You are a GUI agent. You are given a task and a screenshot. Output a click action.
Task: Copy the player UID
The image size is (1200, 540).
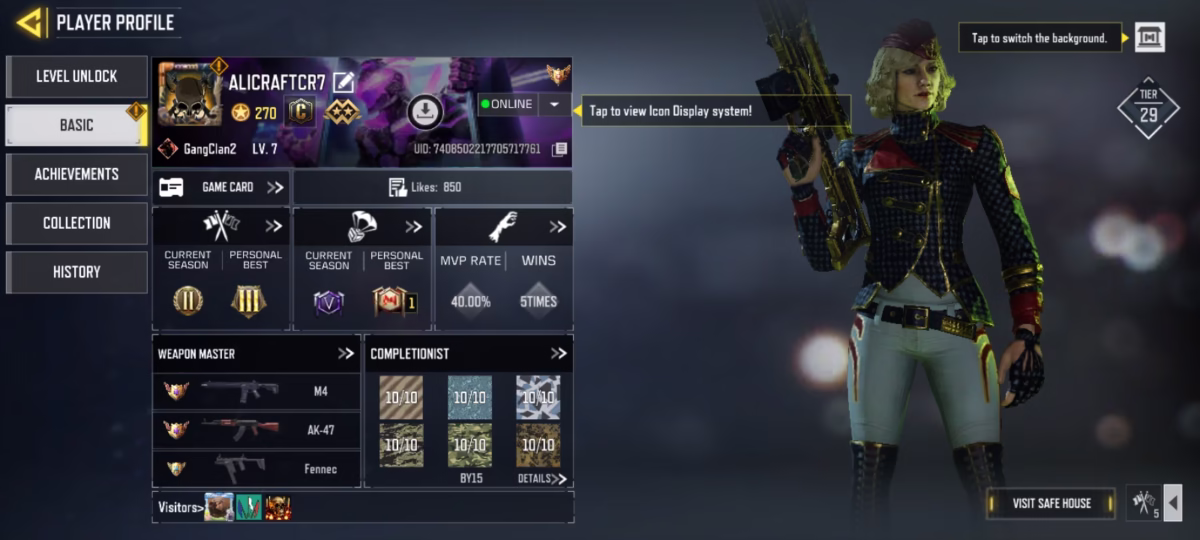(560, 149)
